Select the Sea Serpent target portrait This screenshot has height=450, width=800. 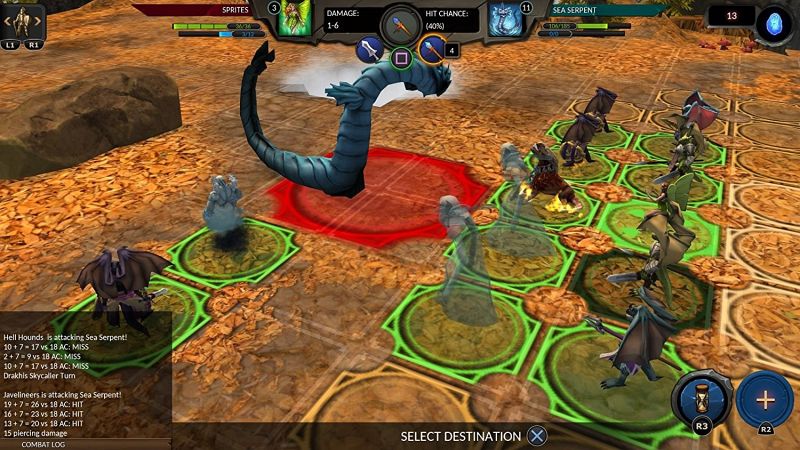(503, 19)
